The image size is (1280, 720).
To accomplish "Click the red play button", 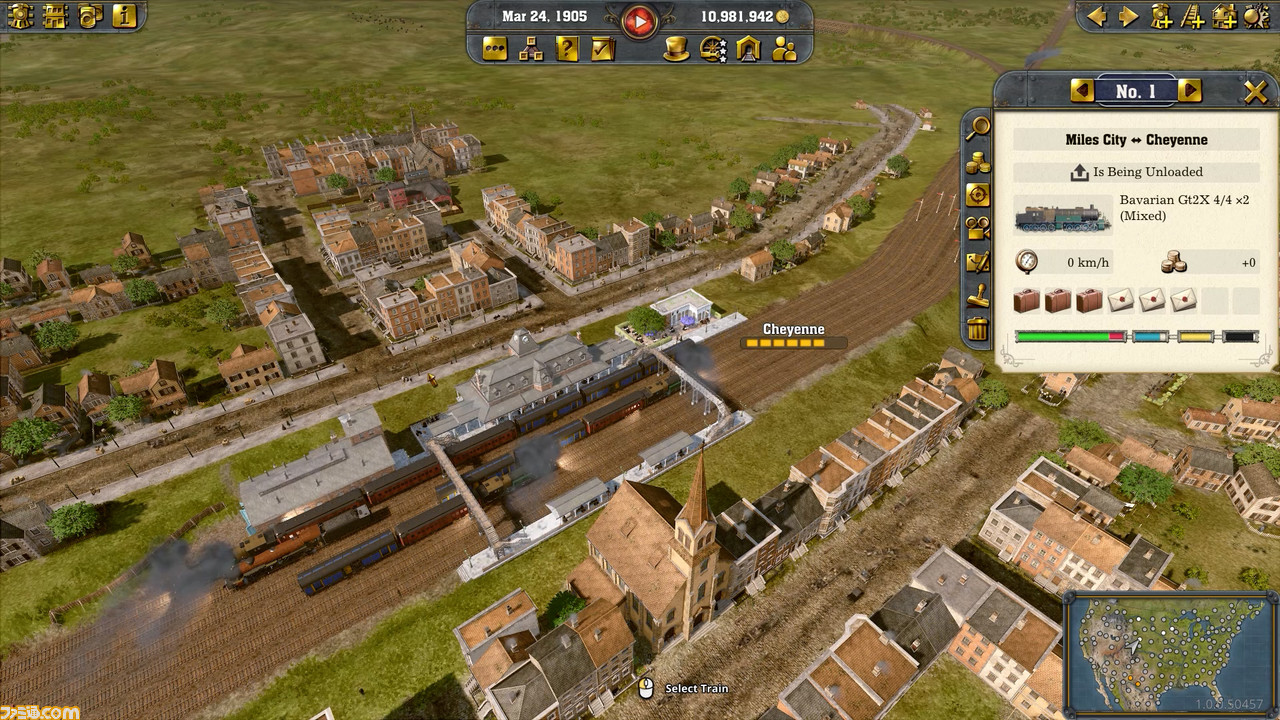I will pos(639,19).
